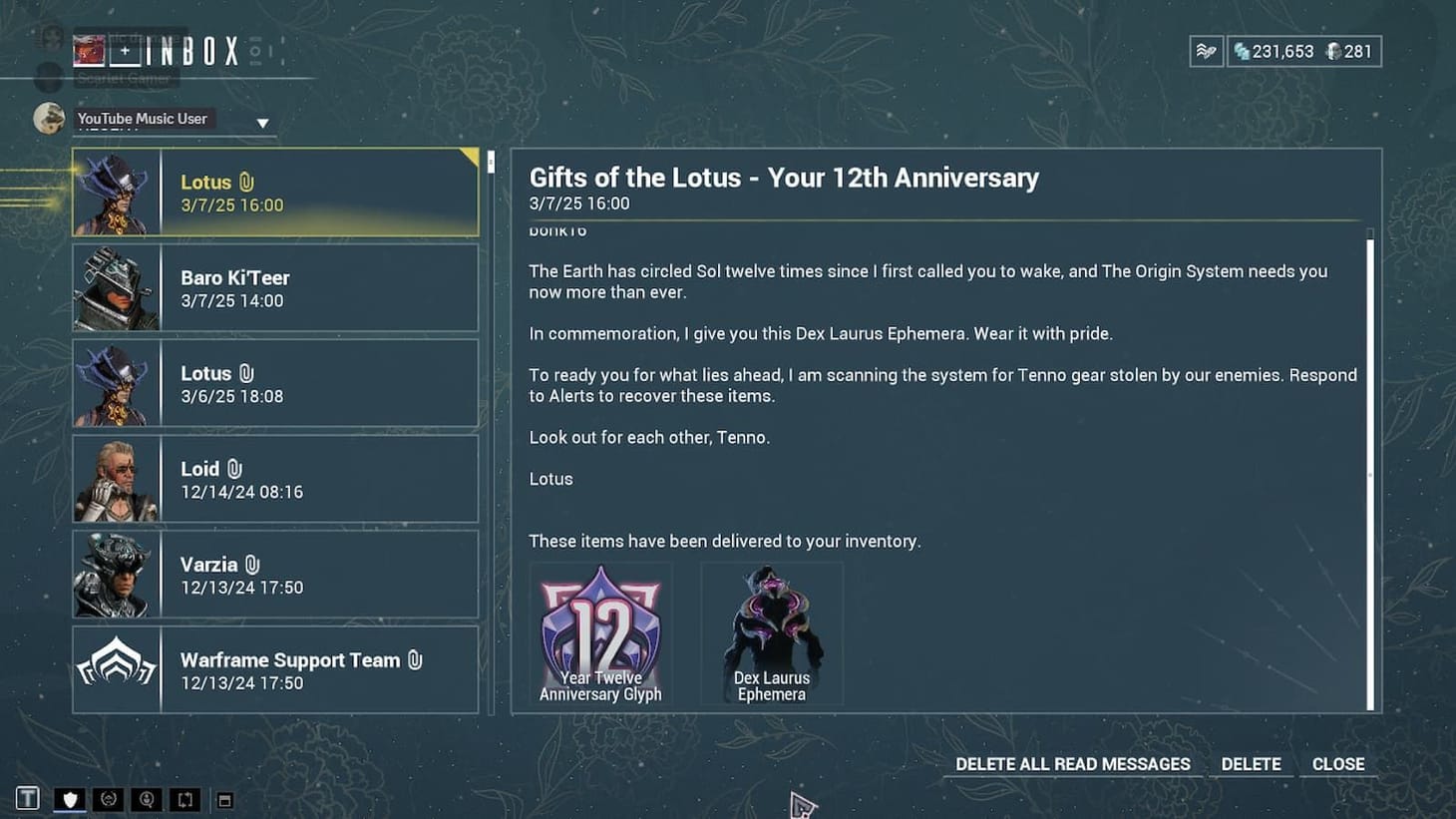Click the '+' to add a new chat tab
This screenshot has width=1456, height=819.
click(125, 50)
